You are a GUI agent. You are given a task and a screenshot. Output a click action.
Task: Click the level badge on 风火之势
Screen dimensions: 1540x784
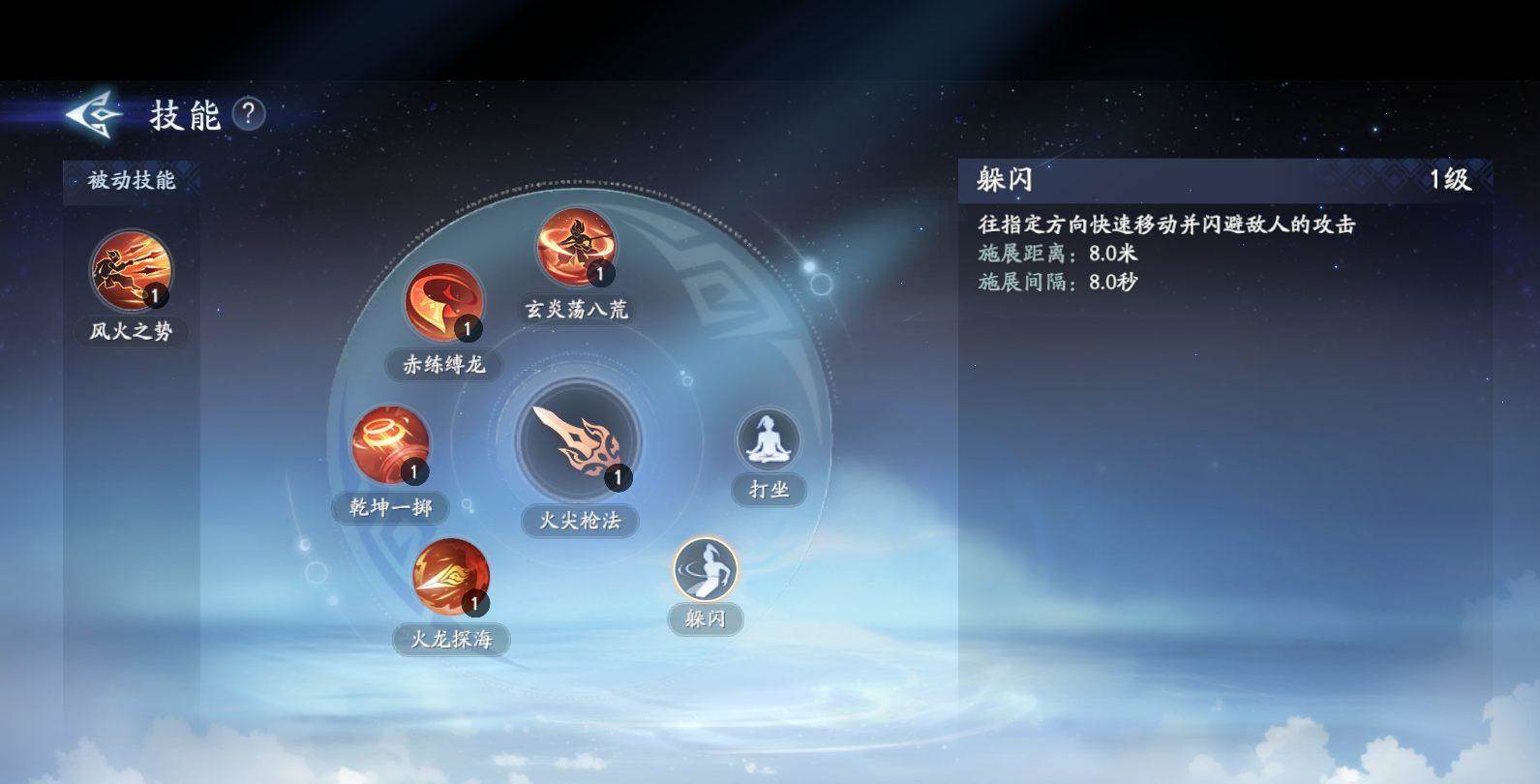156,295
